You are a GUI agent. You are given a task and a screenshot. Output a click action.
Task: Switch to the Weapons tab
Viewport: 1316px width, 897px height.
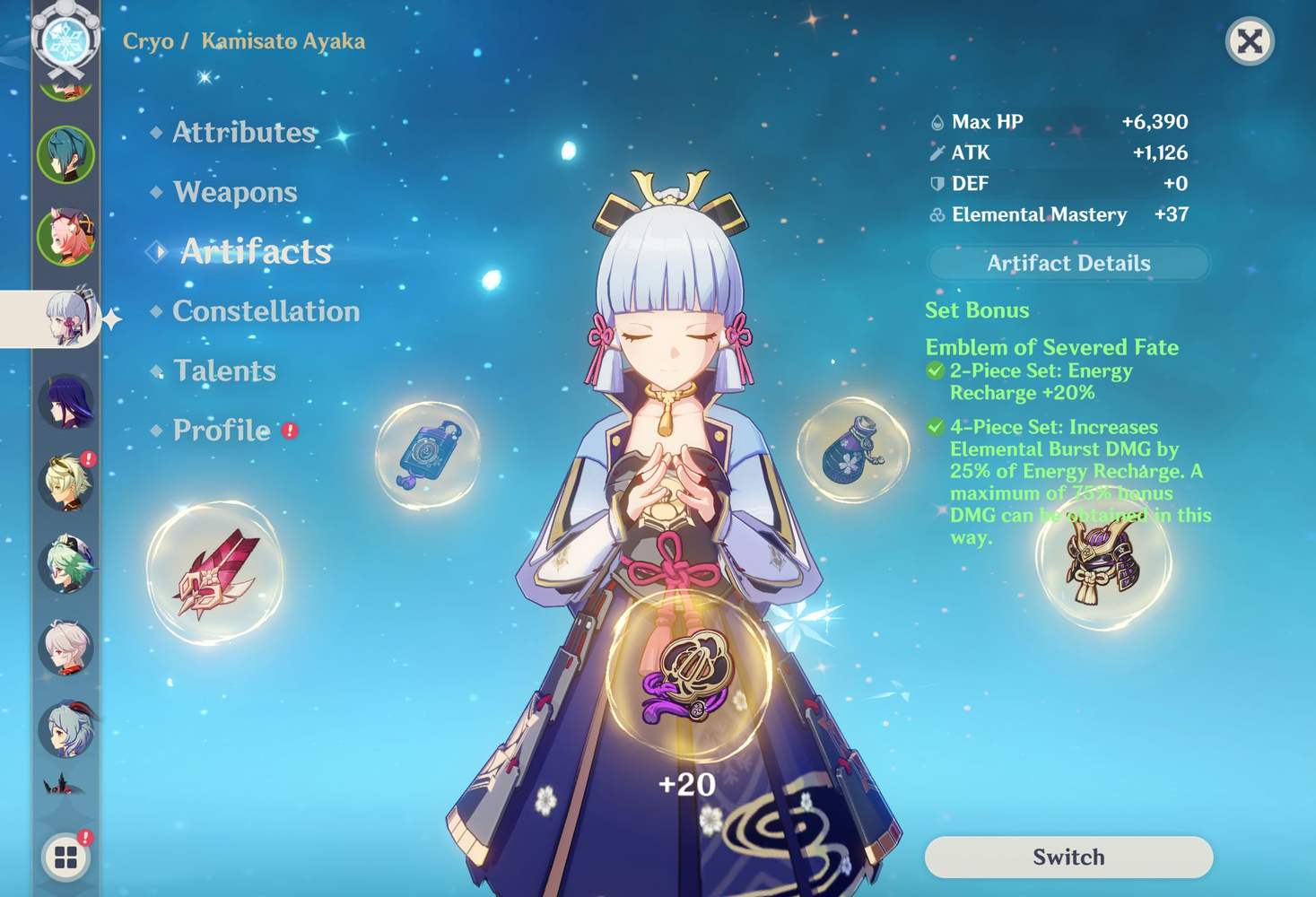tap(235, 191)
